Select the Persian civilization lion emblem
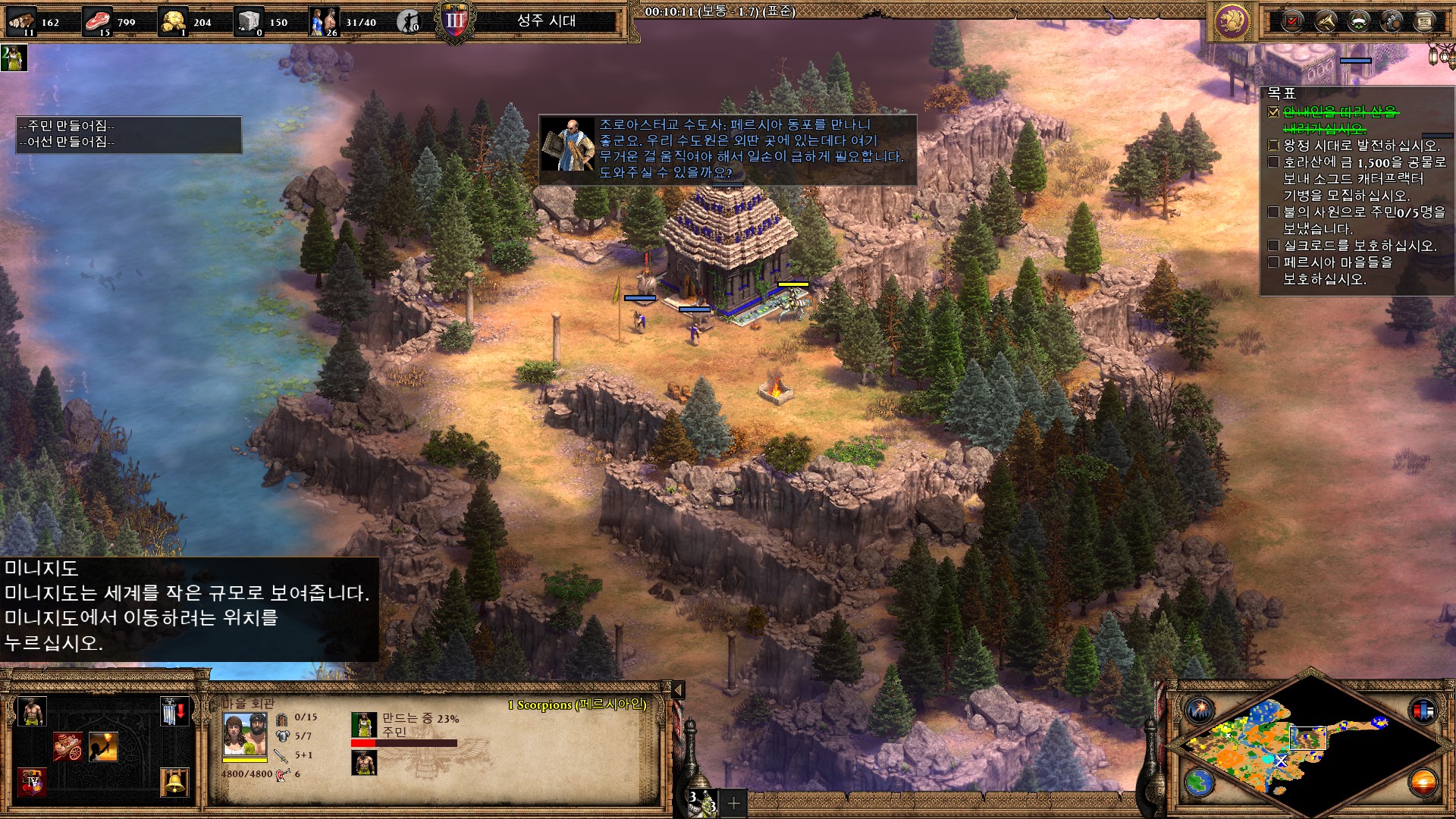This screenshot has height=819, width=1456. [1232, 21]
